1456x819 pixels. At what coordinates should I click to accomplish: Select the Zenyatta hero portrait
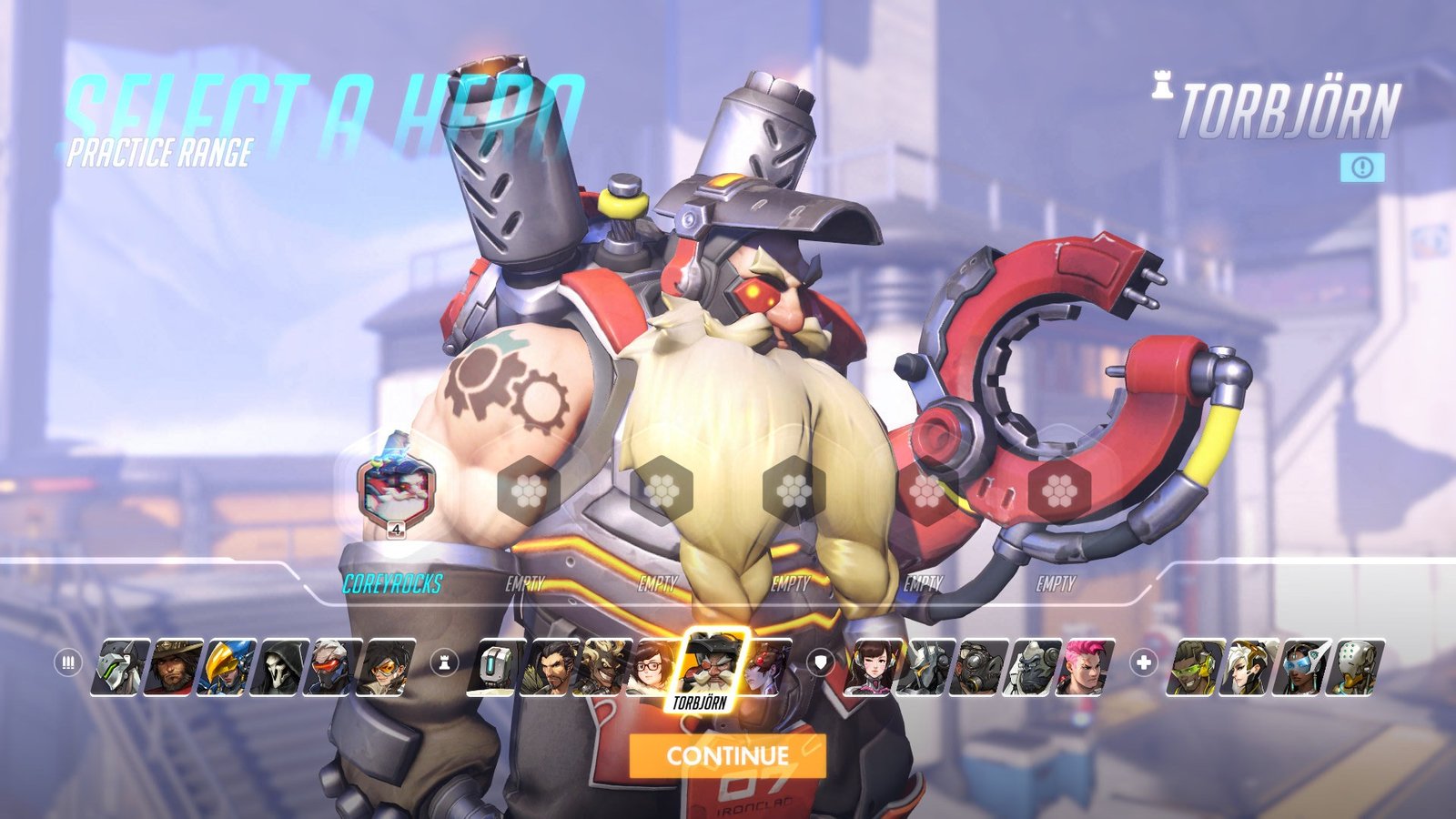1356,667
